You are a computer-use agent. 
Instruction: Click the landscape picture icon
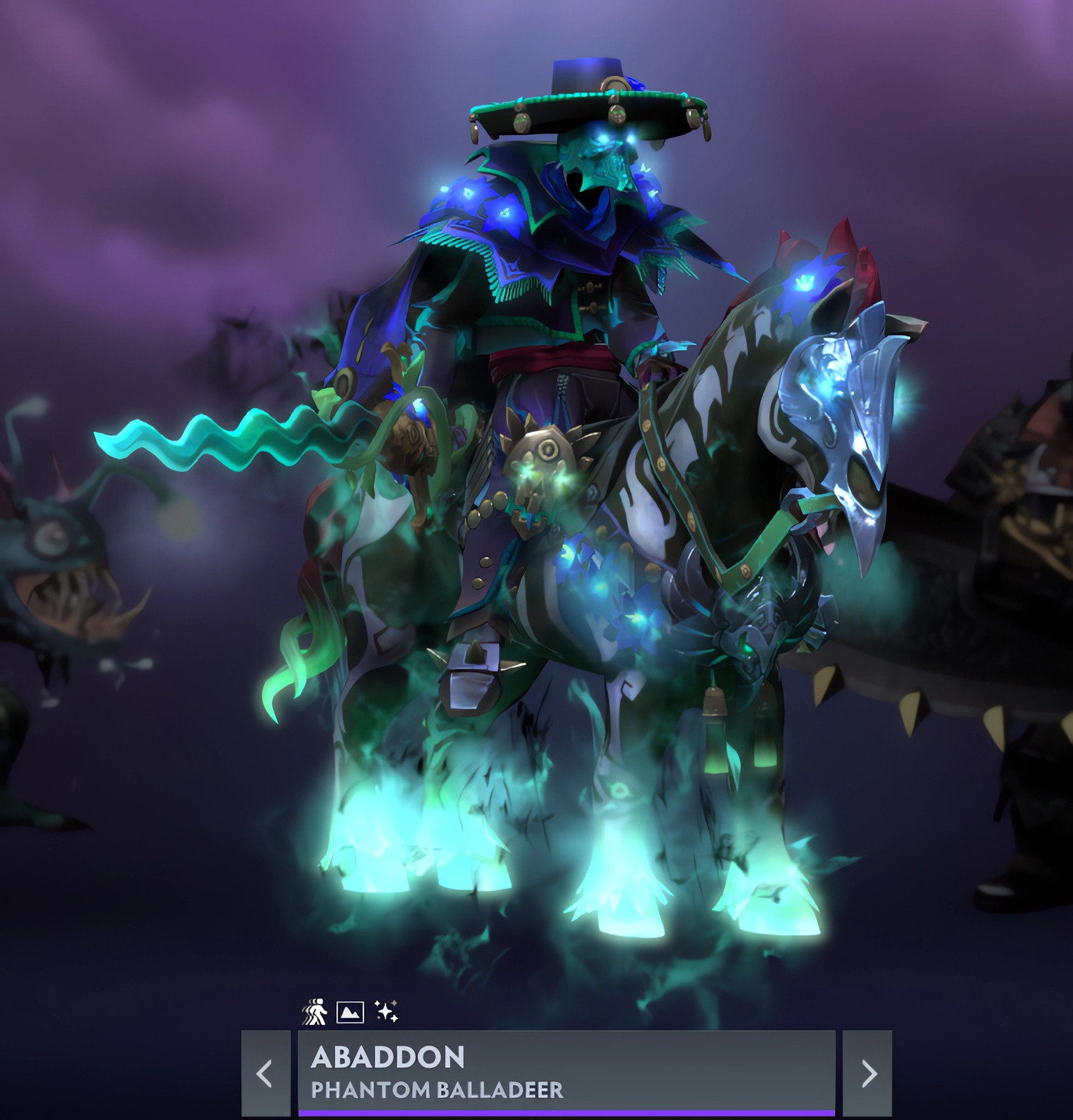[x=350, y=1012]
